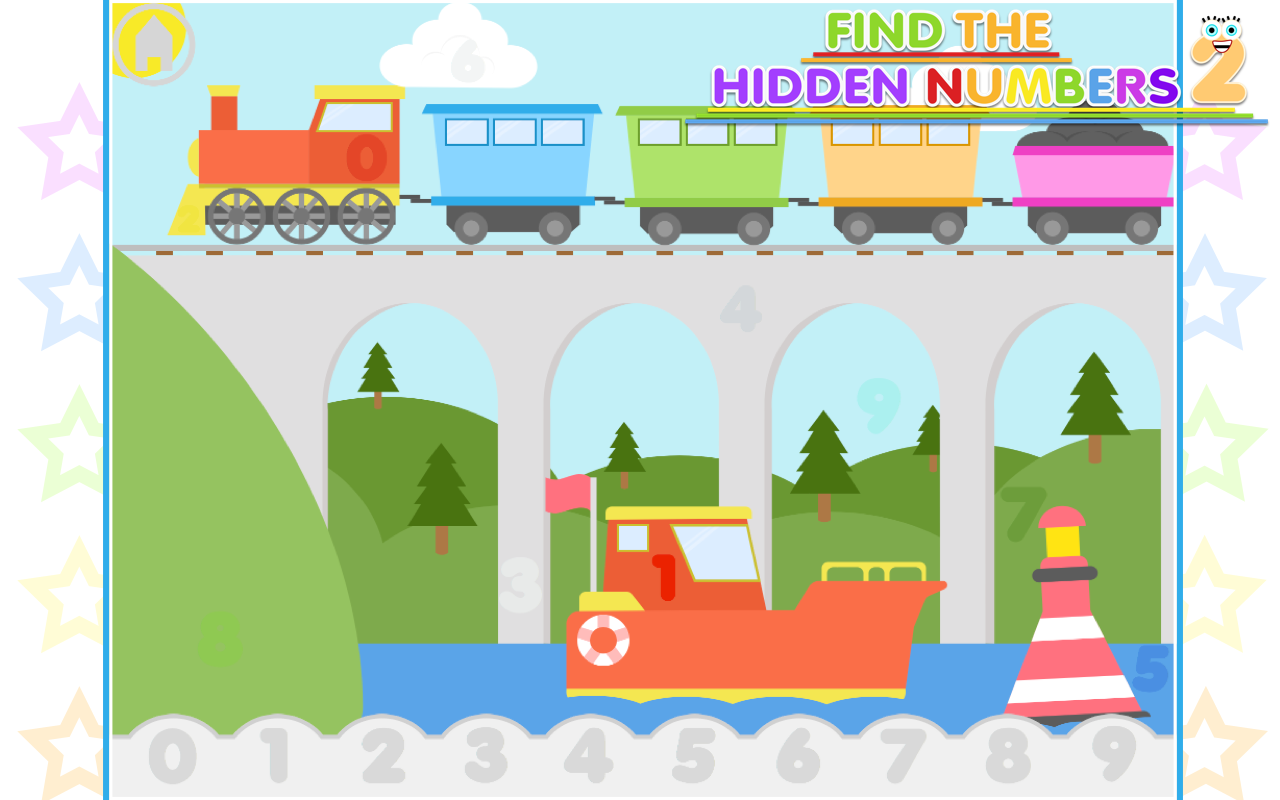Image resolution: width=1280 pixels, height=800 pixels.
Task: Tap the orange train carriage
Action: tap(898, 165)
